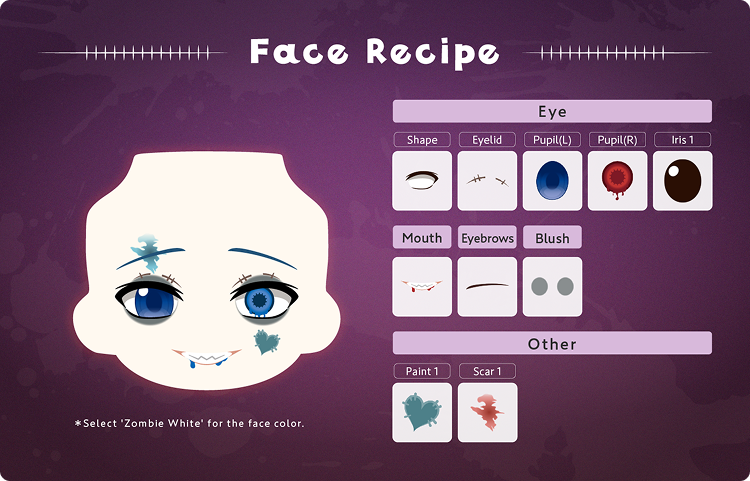Viewport: 750px width, 481px height.
Task: Open the Eye section header
Action: [x=552, y=111]
